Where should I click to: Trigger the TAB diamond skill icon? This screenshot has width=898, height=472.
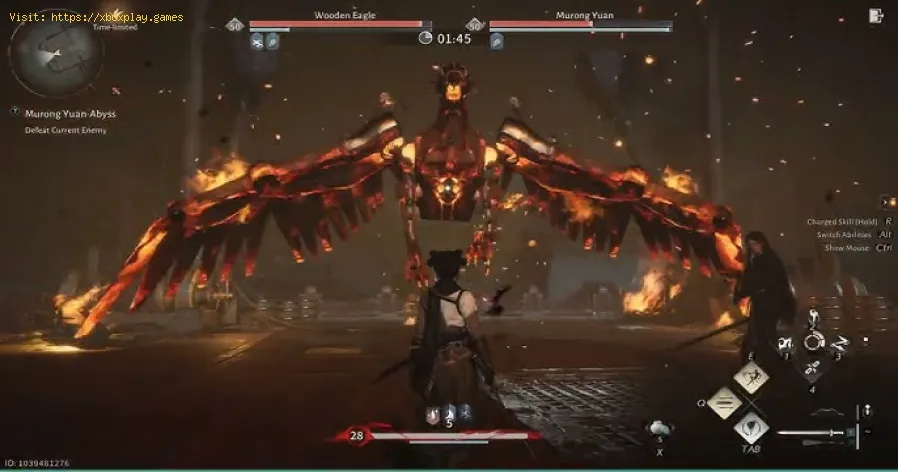(x=751, y=430)
